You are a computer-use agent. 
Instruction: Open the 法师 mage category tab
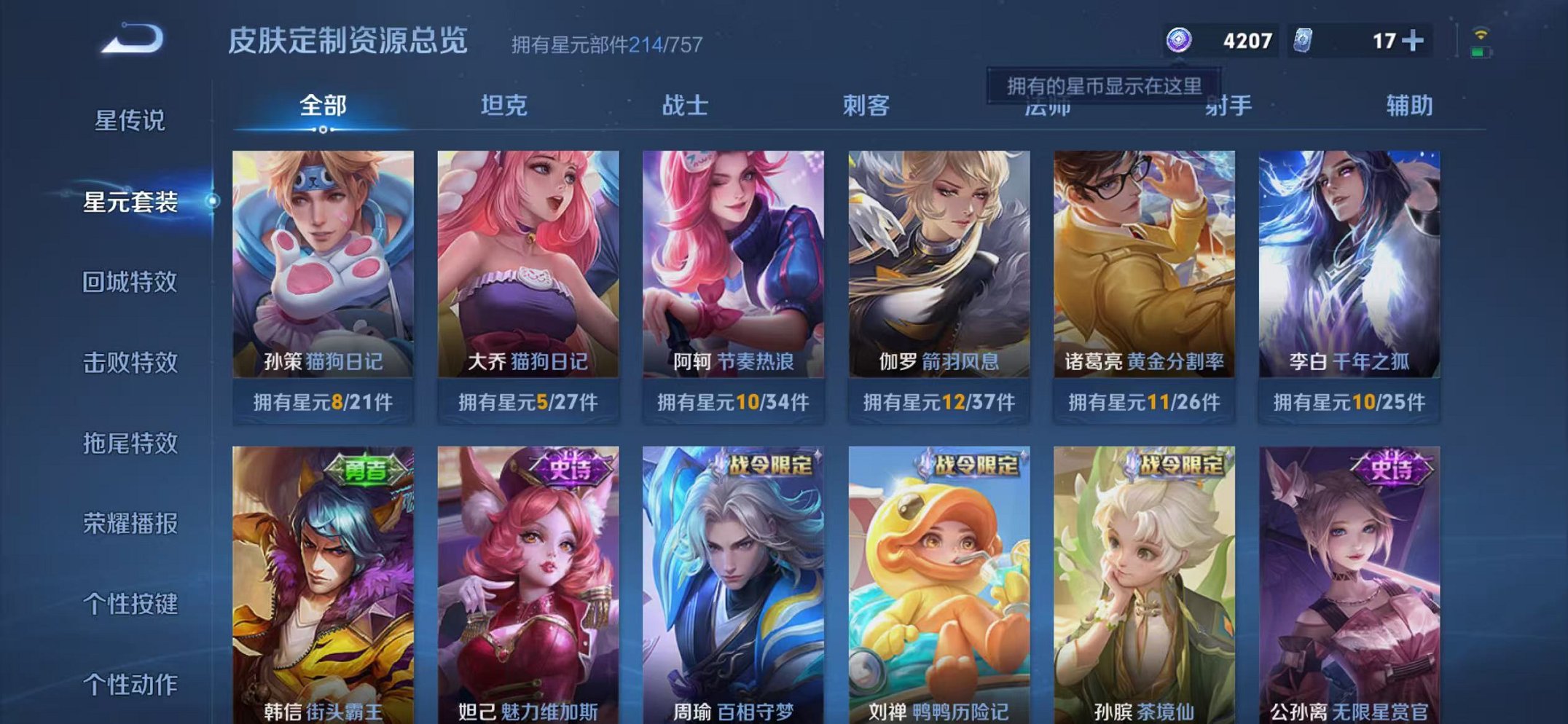coord(1047,106)
